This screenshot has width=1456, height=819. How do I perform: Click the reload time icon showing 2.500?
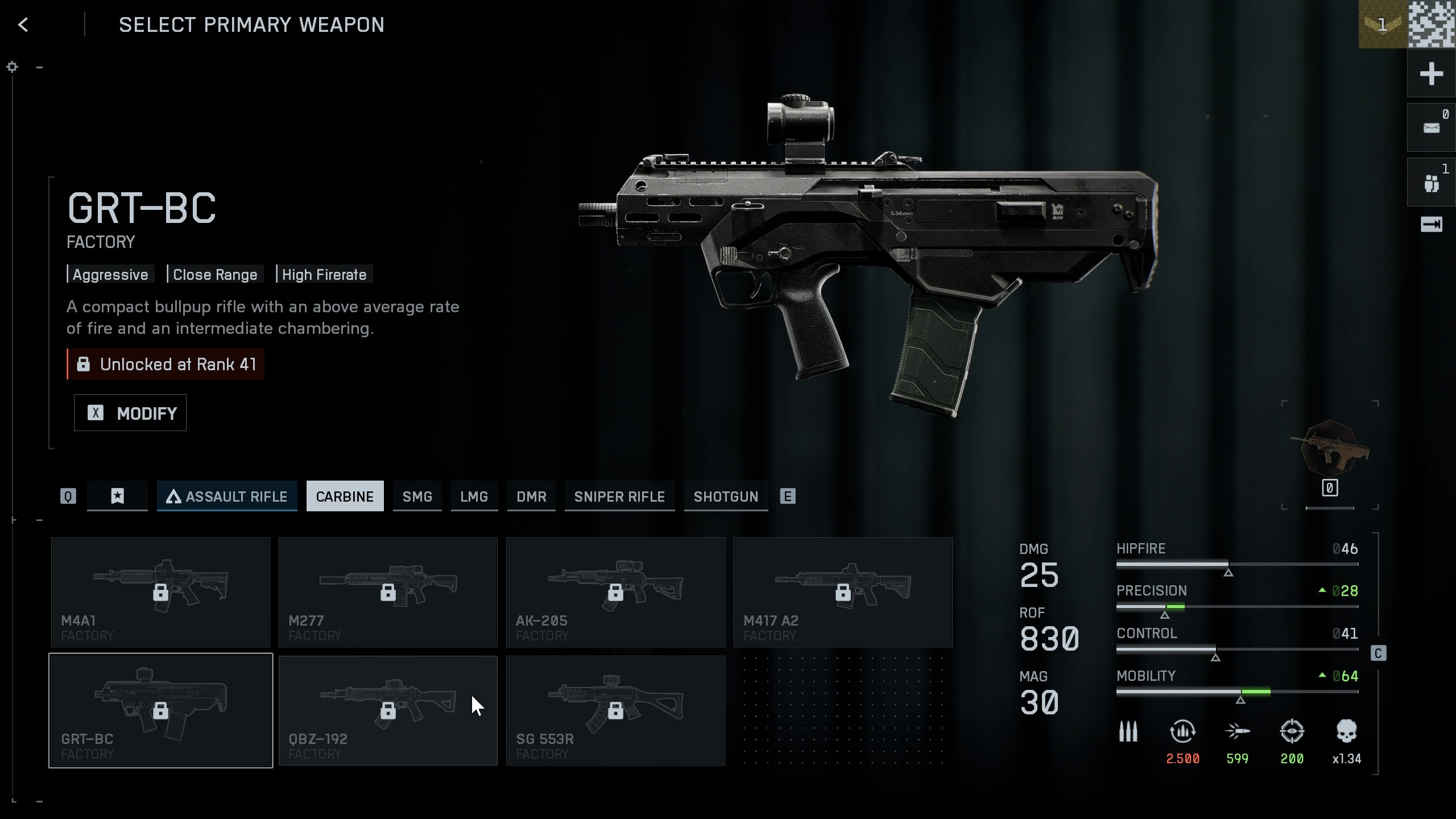point(1183,734)
